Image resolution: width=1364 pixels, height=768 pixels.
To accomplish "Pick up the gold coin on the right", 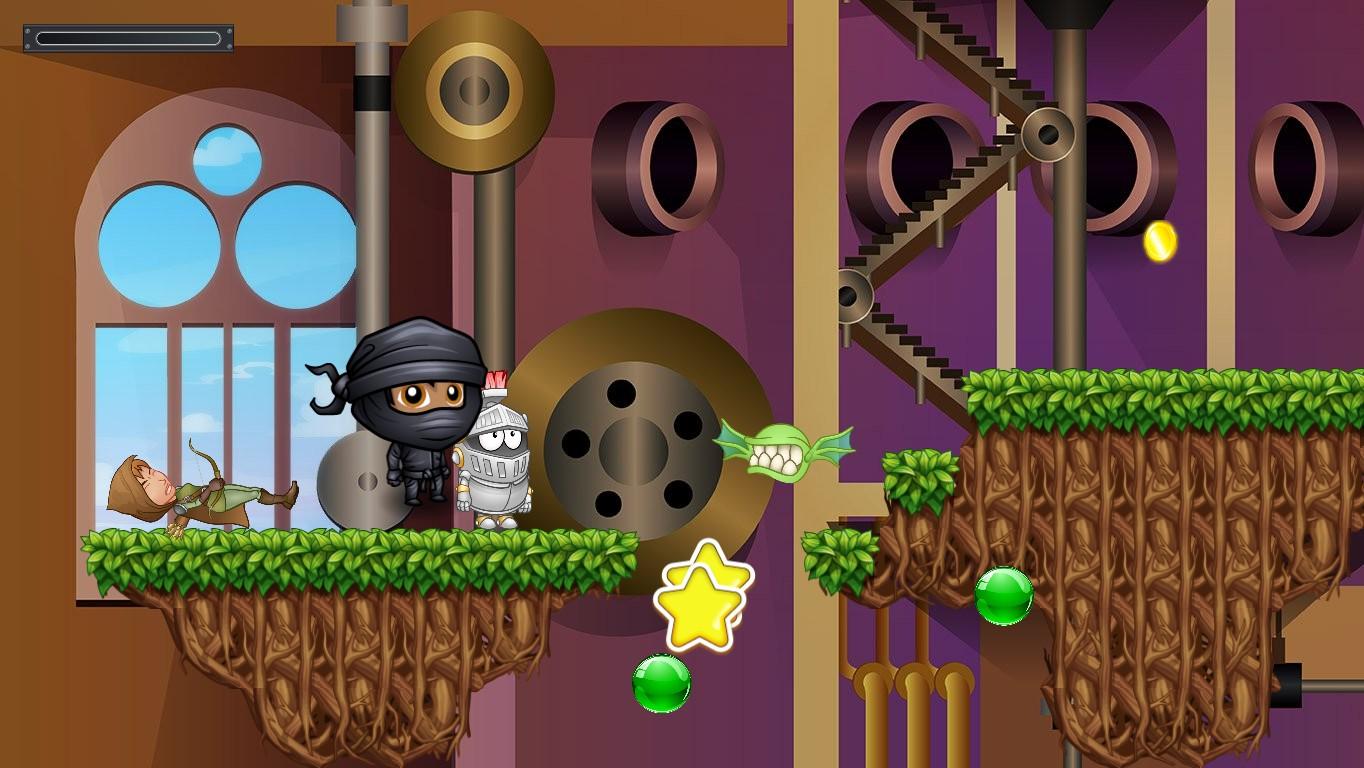I will (x=1158, y=239).
